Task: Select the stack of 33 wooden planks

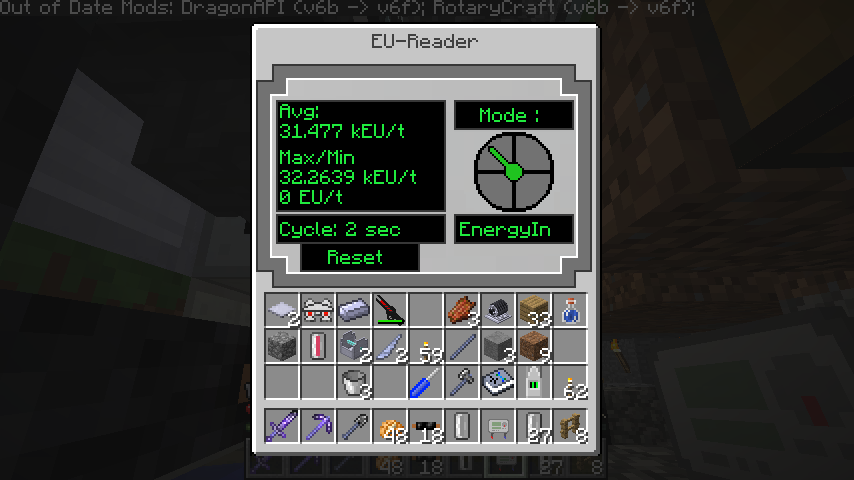Action: 534,310
